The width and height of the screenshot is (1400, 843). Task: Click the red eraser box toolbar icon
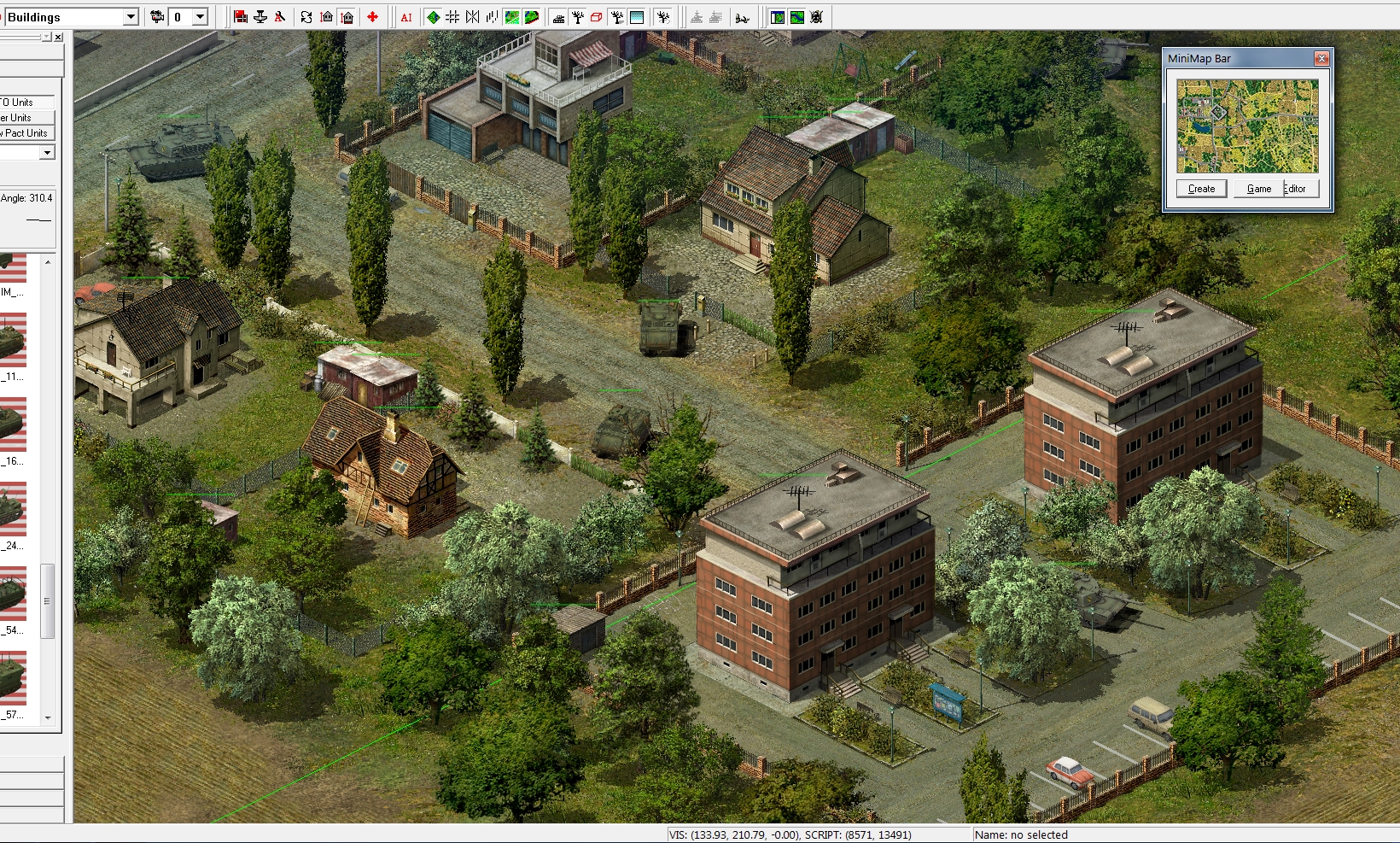pos(596,17)
